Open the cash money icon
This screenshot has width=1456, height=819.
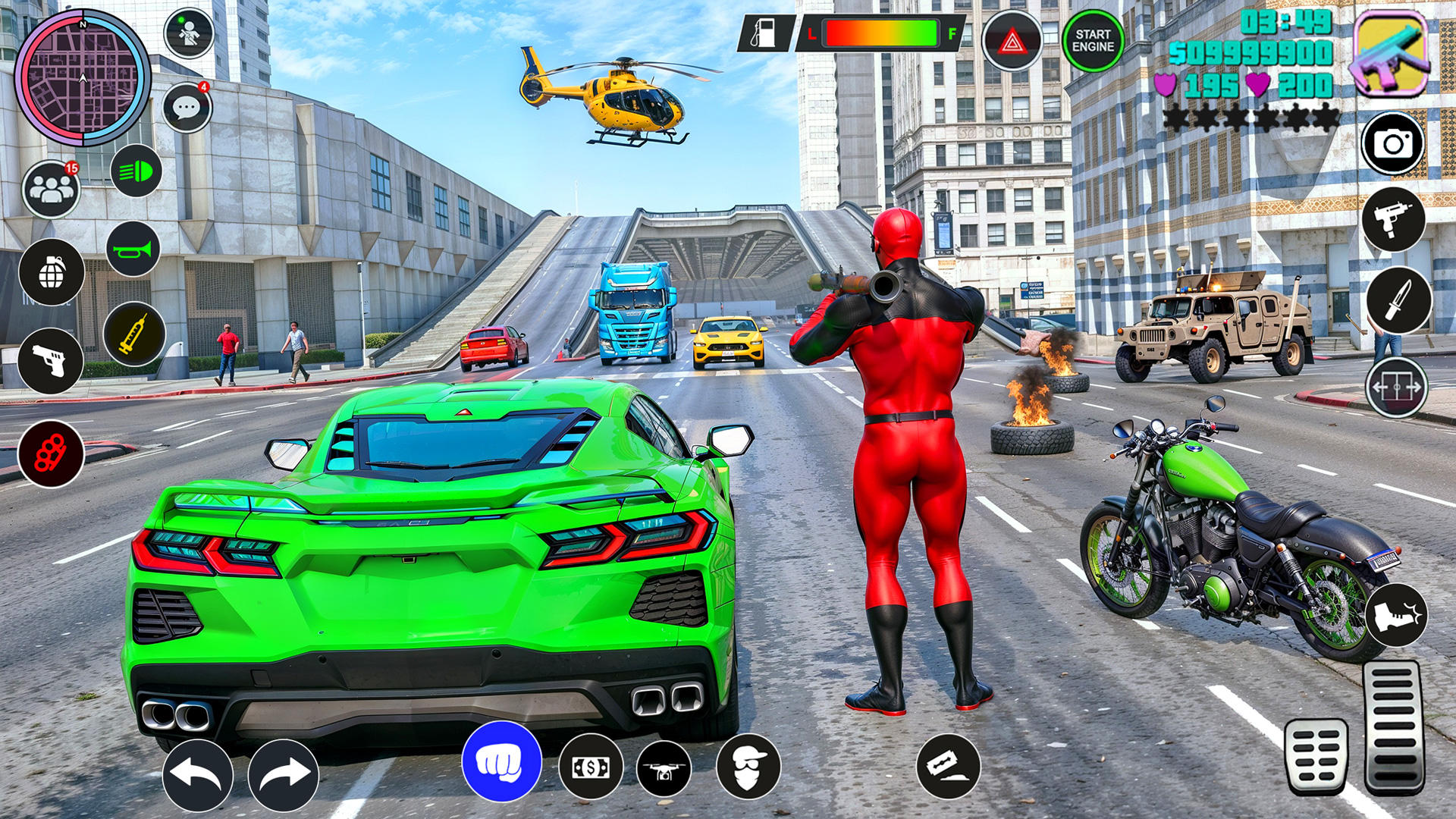click(591, 767)
